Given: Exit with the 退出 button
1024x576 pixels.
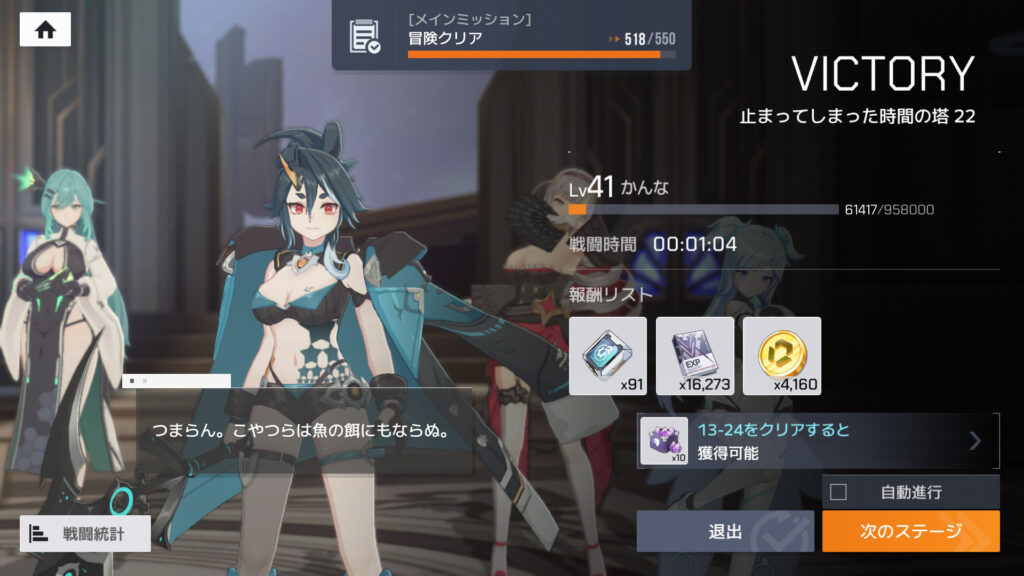Looking at the screenshot, I should (x=725, y=531).
